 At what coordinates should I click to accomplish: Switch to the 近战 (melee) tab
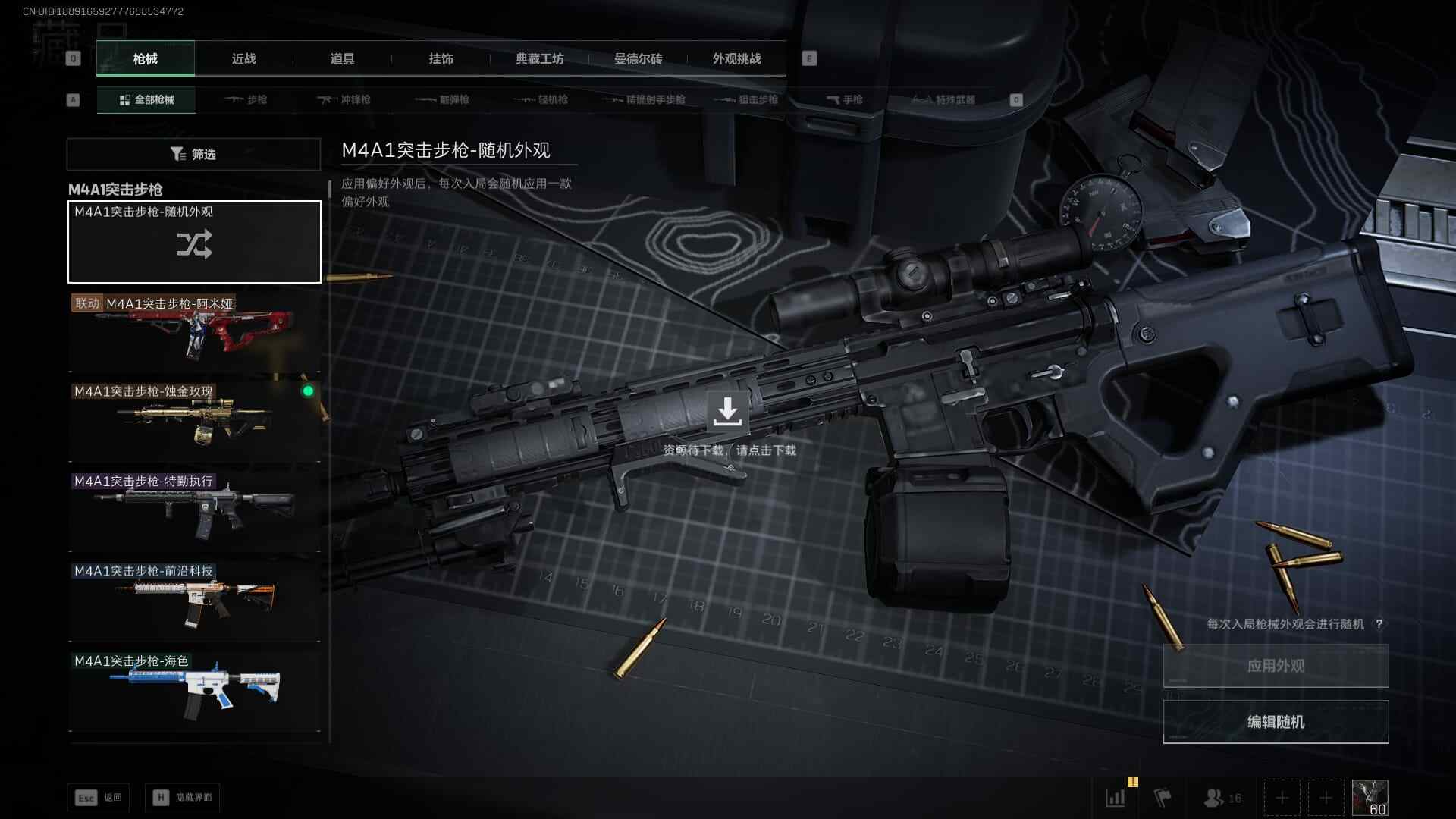pos(243,59)
